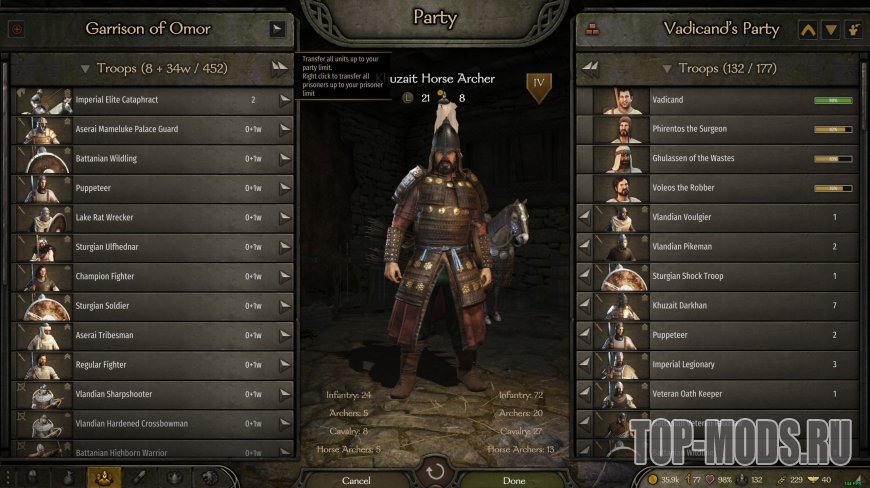Pick Sturgian Ulfhednar from garrison
The height and width of the screenshot is (488, 870).
pos(150,247)
